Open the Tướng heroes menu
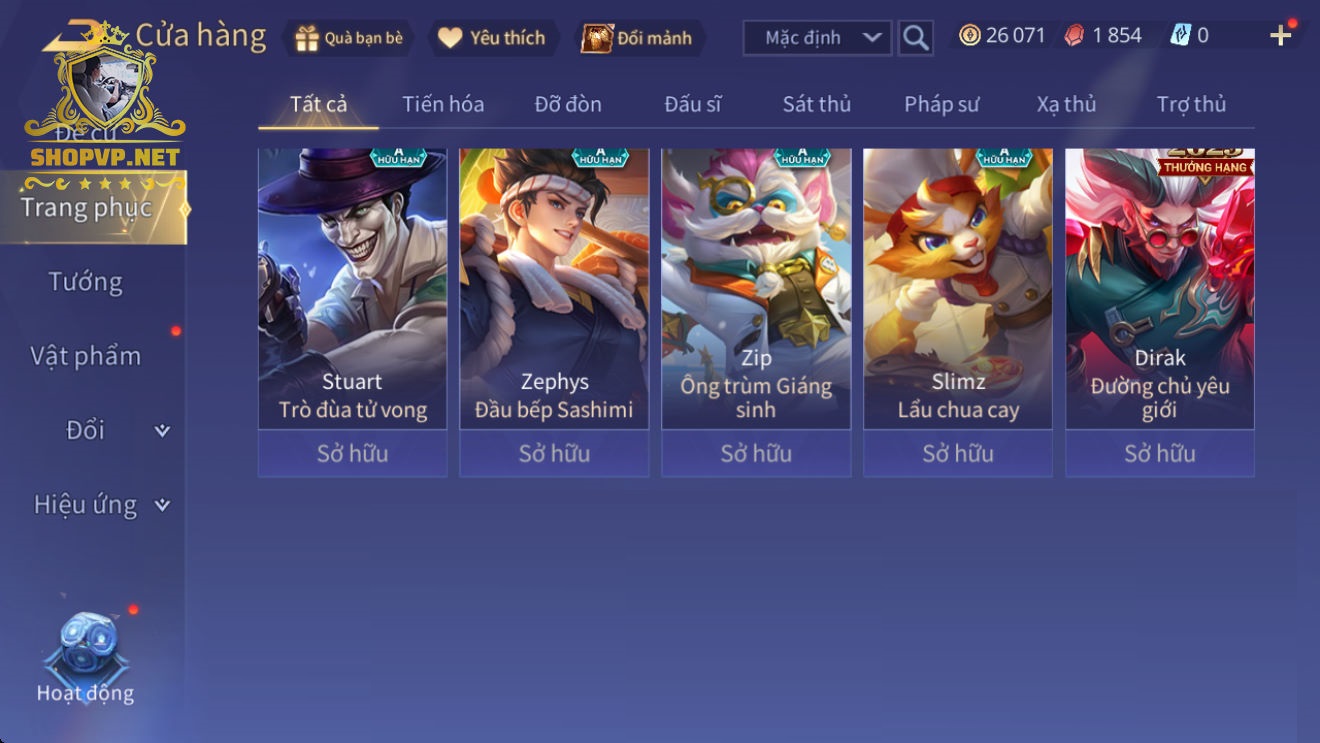 point(86,282)
